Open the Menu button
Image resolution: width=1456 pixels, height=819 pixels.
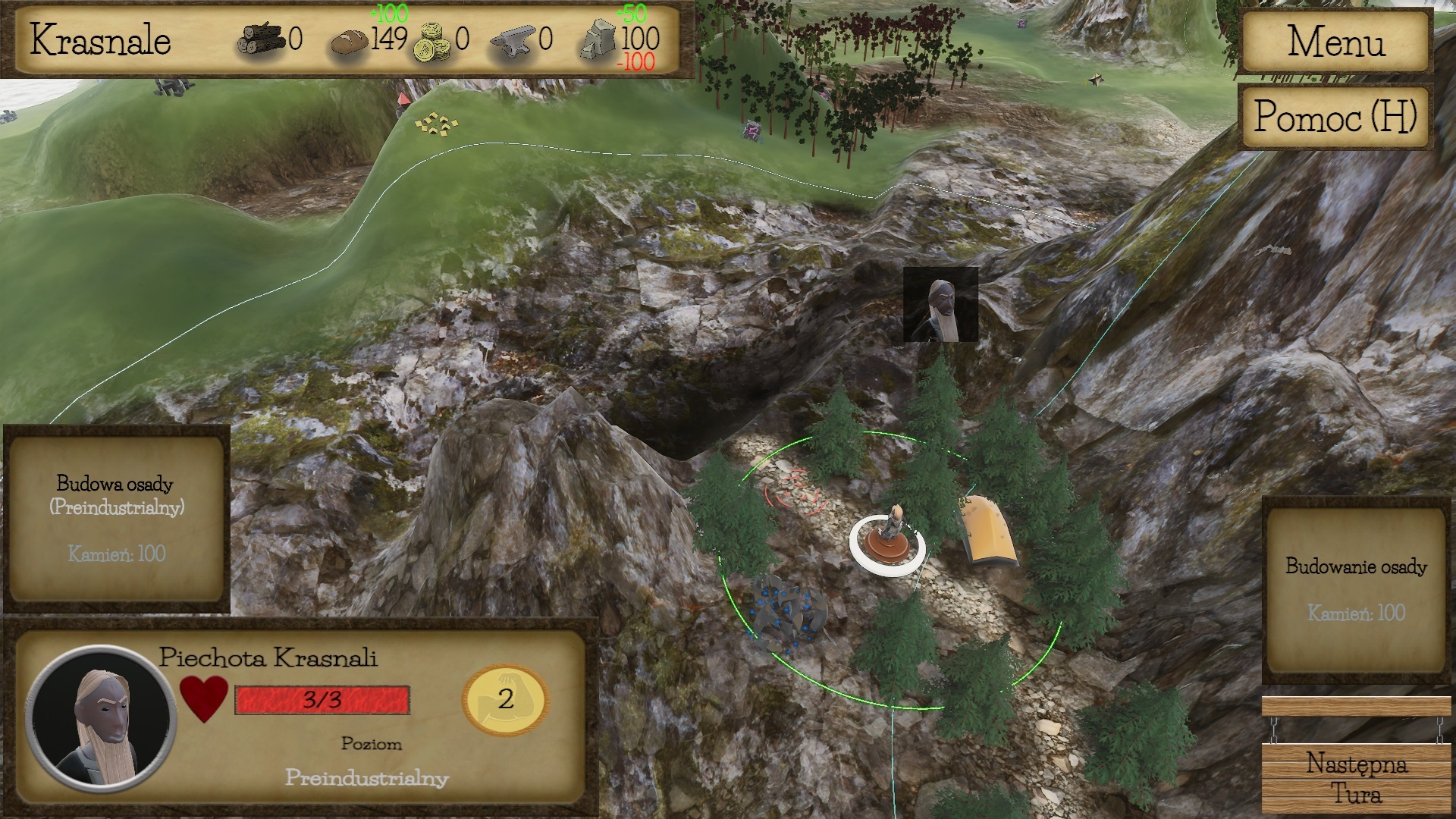1335,41
